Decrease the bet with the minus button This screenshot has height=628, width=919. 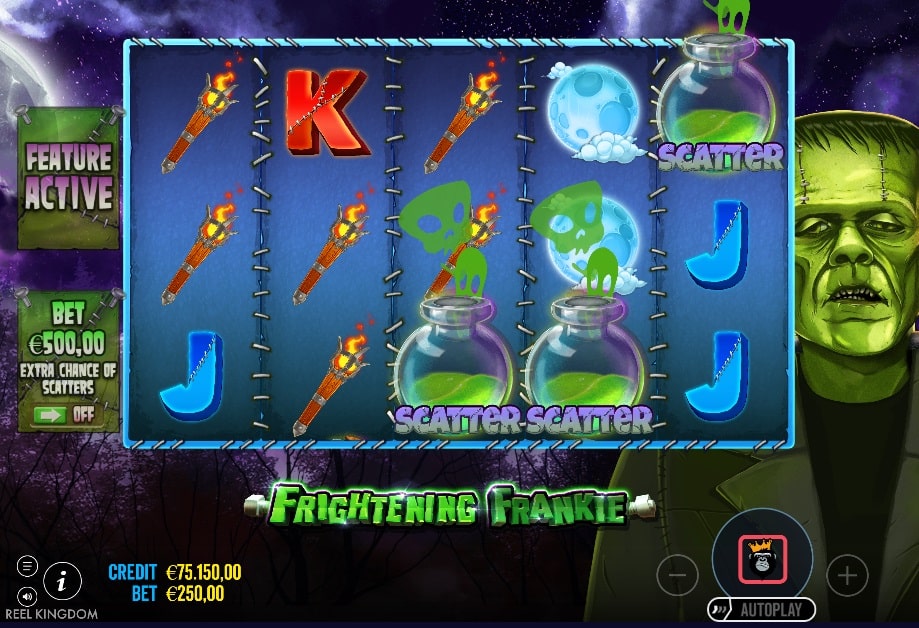[677, 575]
